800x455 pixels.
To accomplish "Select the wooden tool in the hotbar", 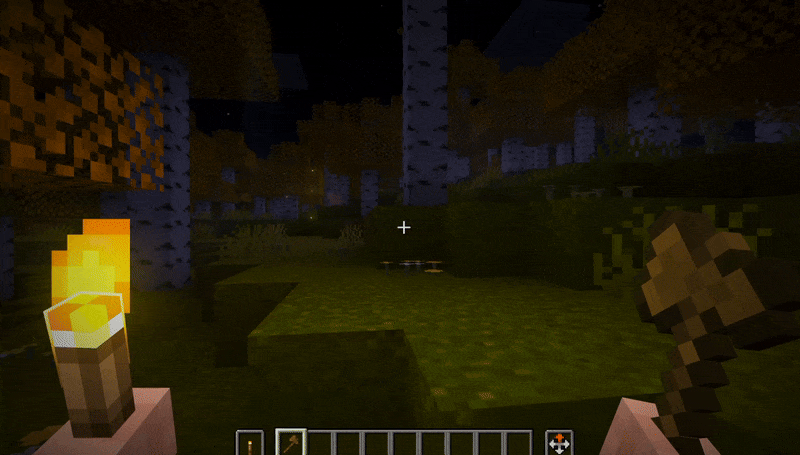I will pyautogui.click(x=290, y=442).
